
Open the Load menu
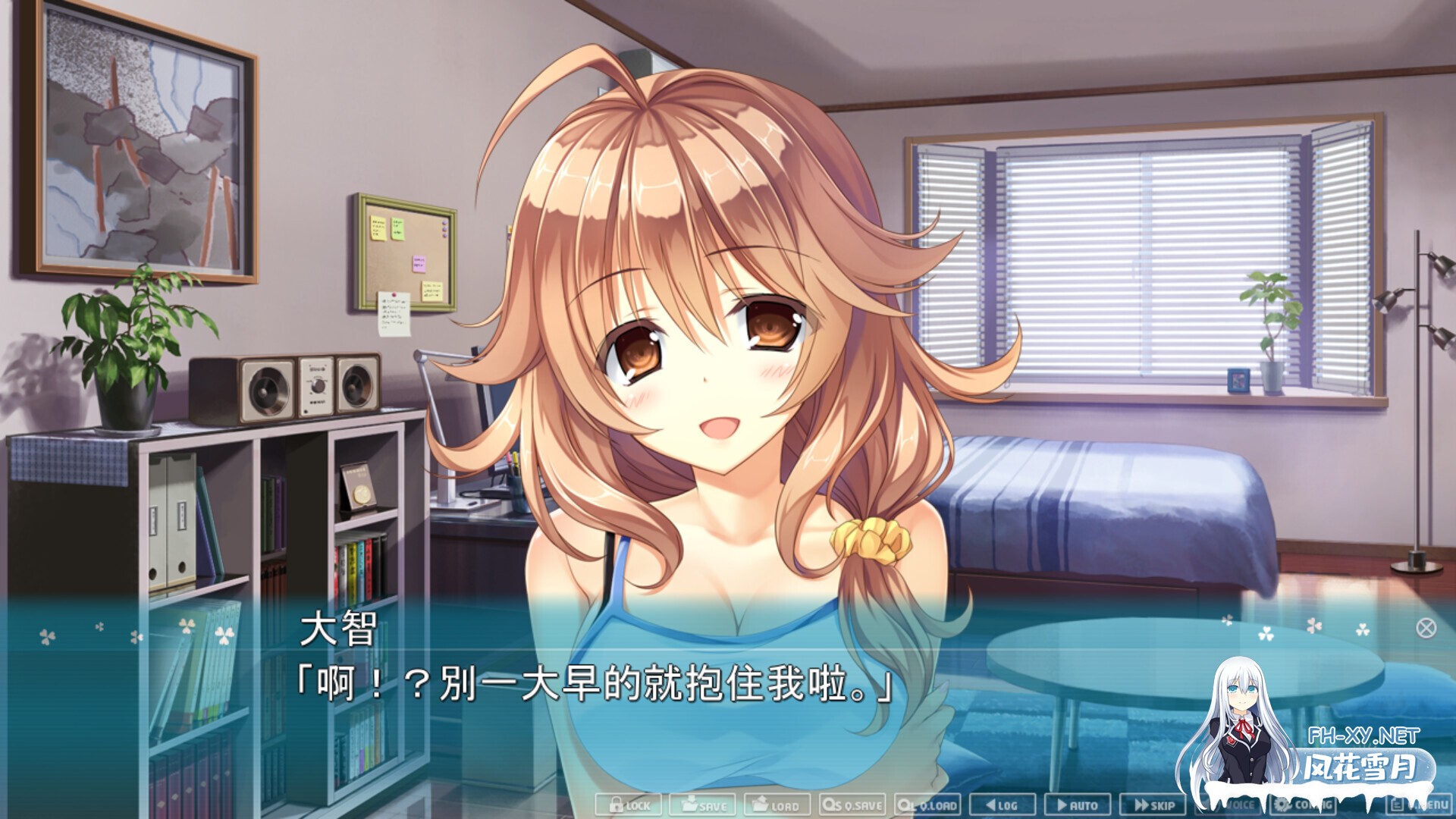point(777,805)
